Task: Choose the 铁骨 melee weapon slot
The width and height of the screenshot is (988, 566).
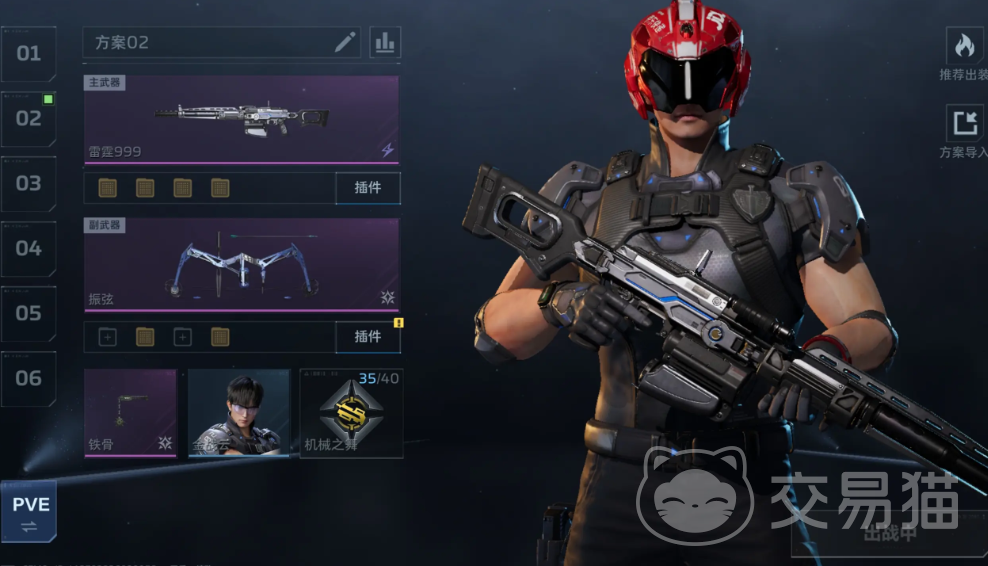Action: (x=130, y=413)
